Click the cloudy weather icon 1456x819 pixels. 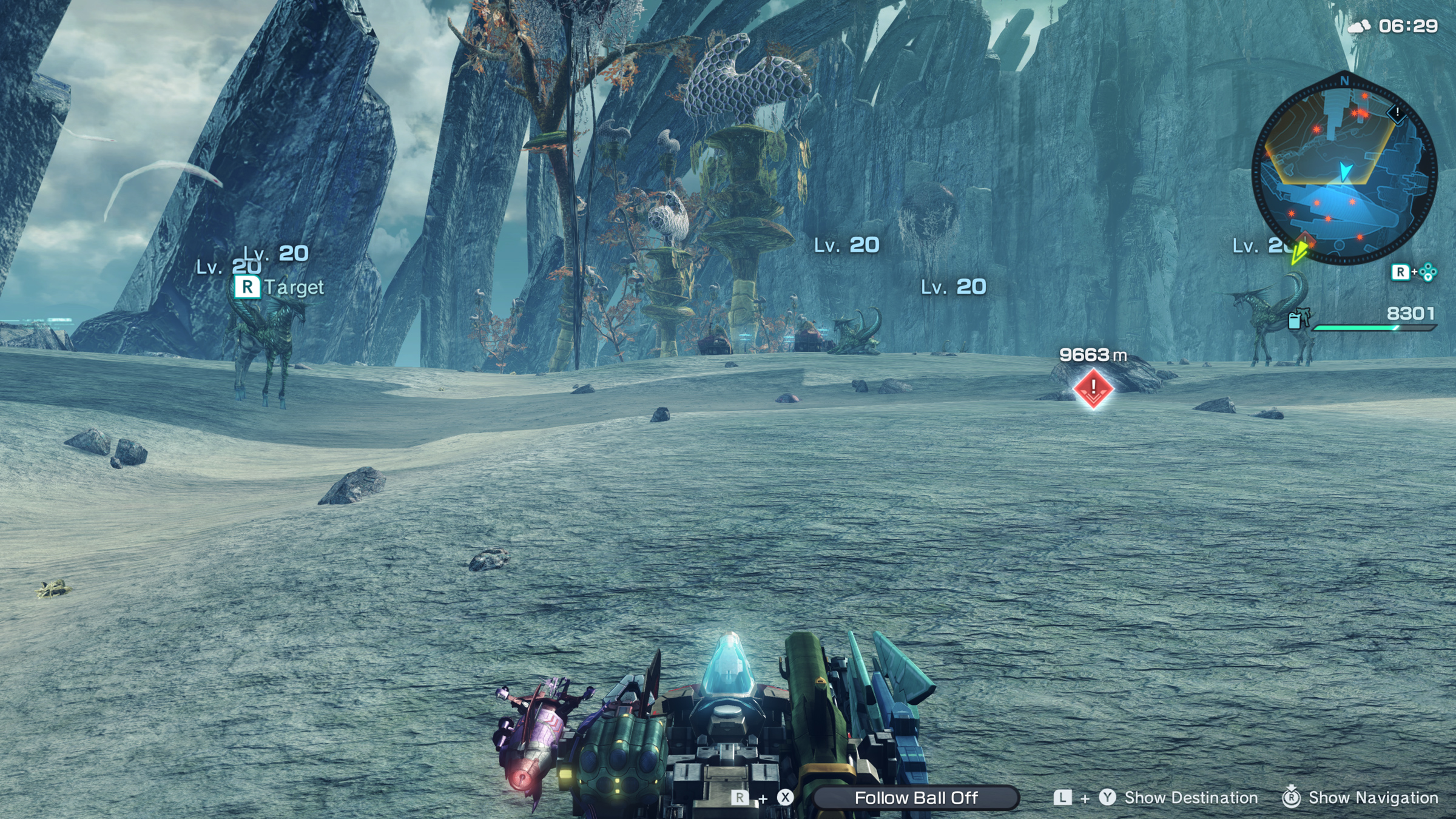[1359, 26]
